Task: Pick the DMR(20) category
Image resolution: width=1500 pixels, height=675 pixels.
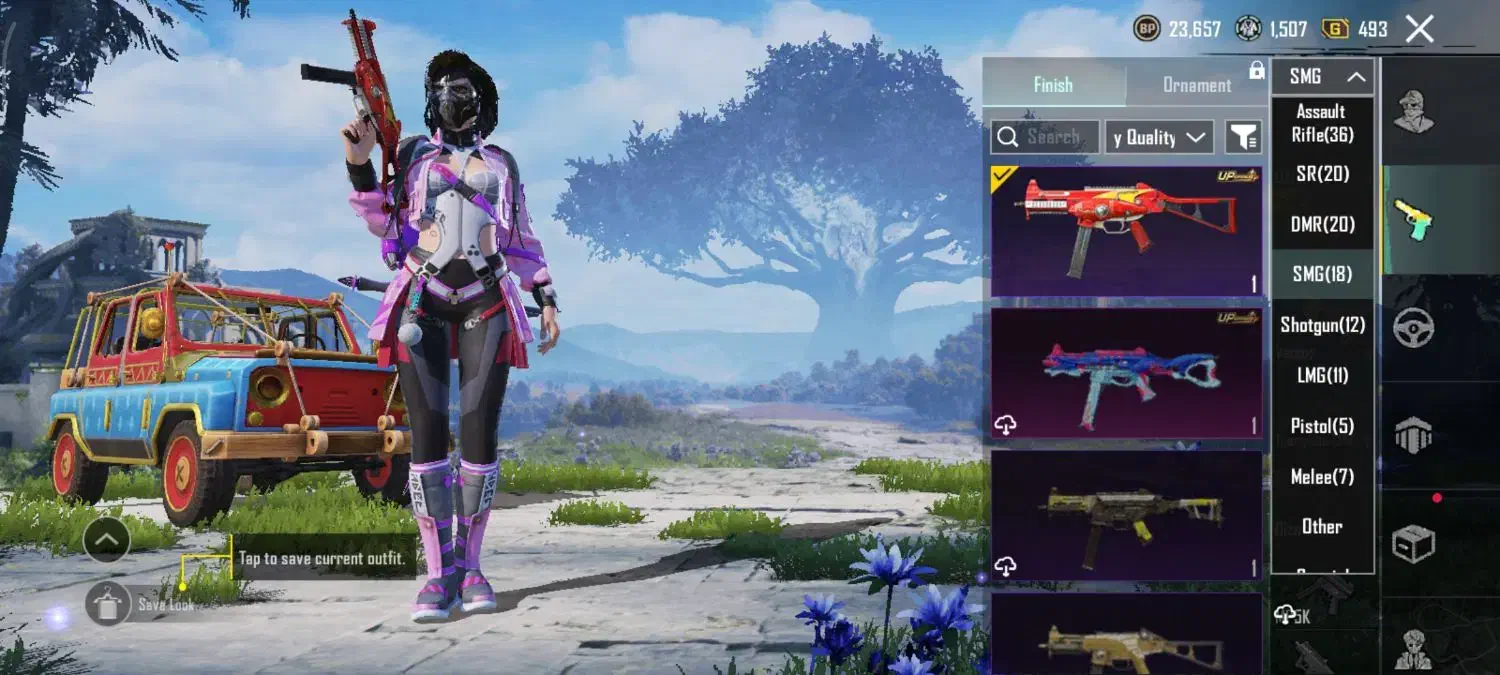Action: [x=1322, y=224]
